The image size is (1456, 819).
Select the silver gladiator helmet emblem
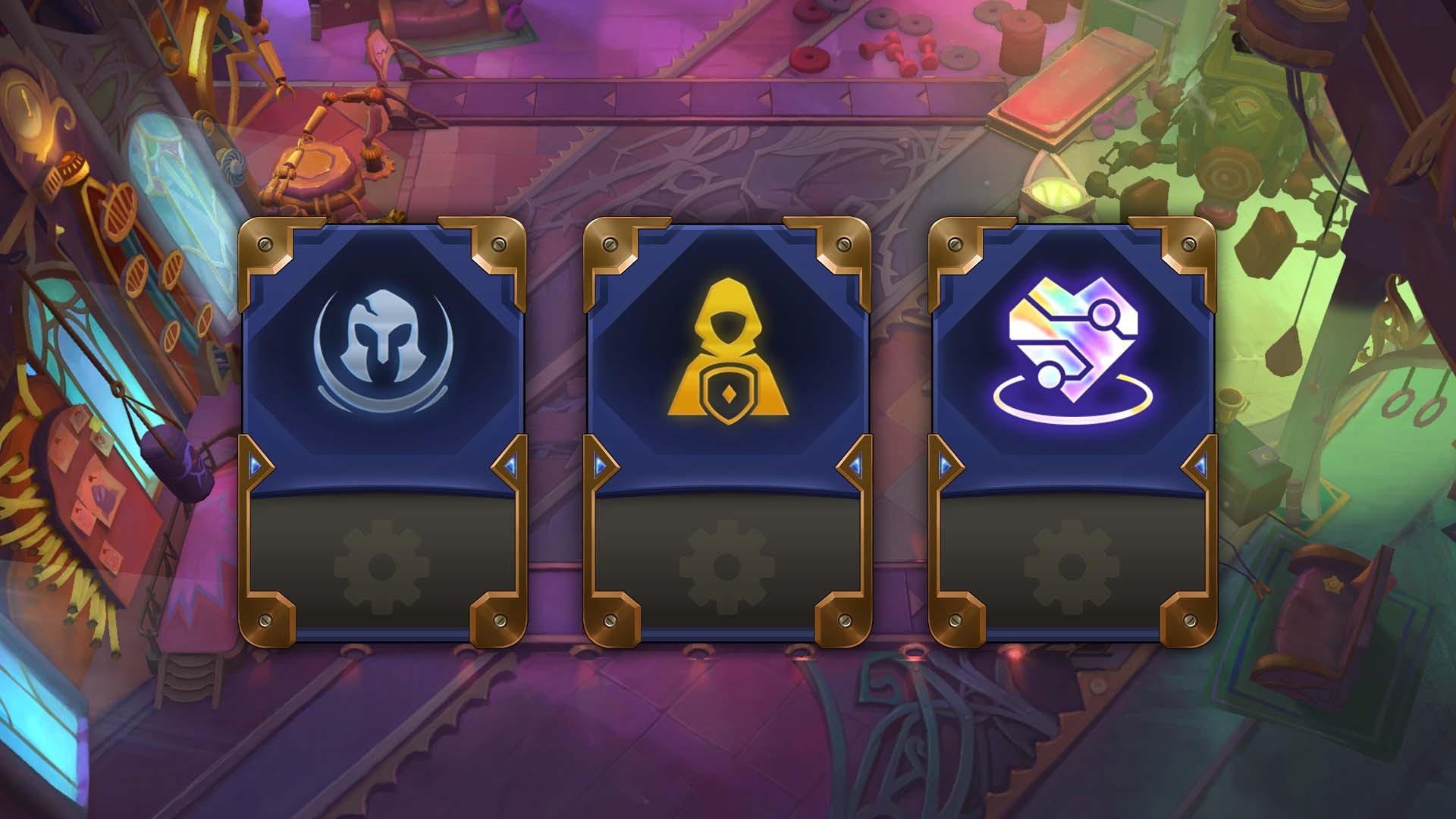[383, 347]
